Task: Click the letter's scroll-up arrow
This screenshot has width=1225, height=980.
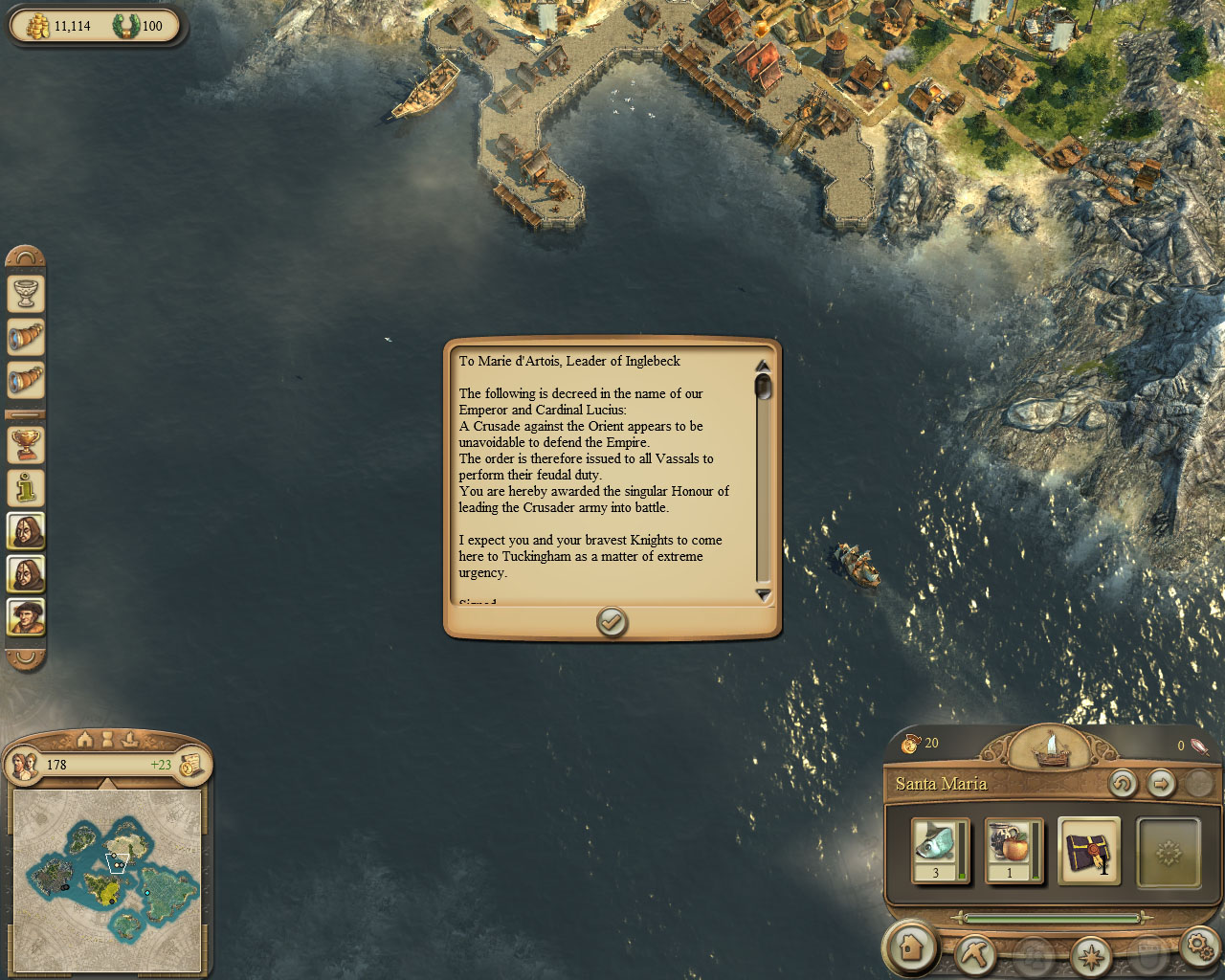Action: [x=763, y=366]
